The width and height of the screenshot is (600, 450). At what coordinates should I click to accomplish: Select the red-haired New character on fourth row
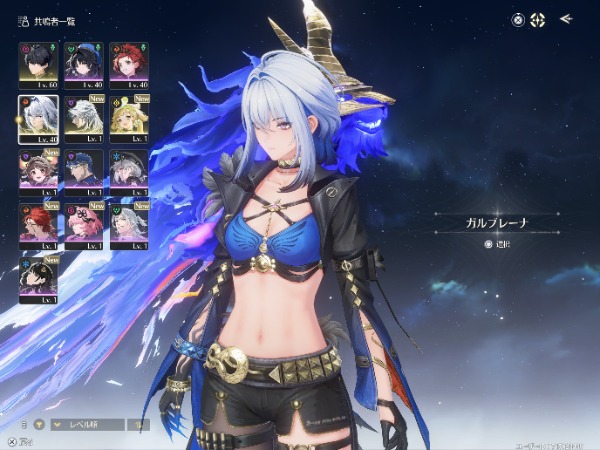(x=37, y=226)
